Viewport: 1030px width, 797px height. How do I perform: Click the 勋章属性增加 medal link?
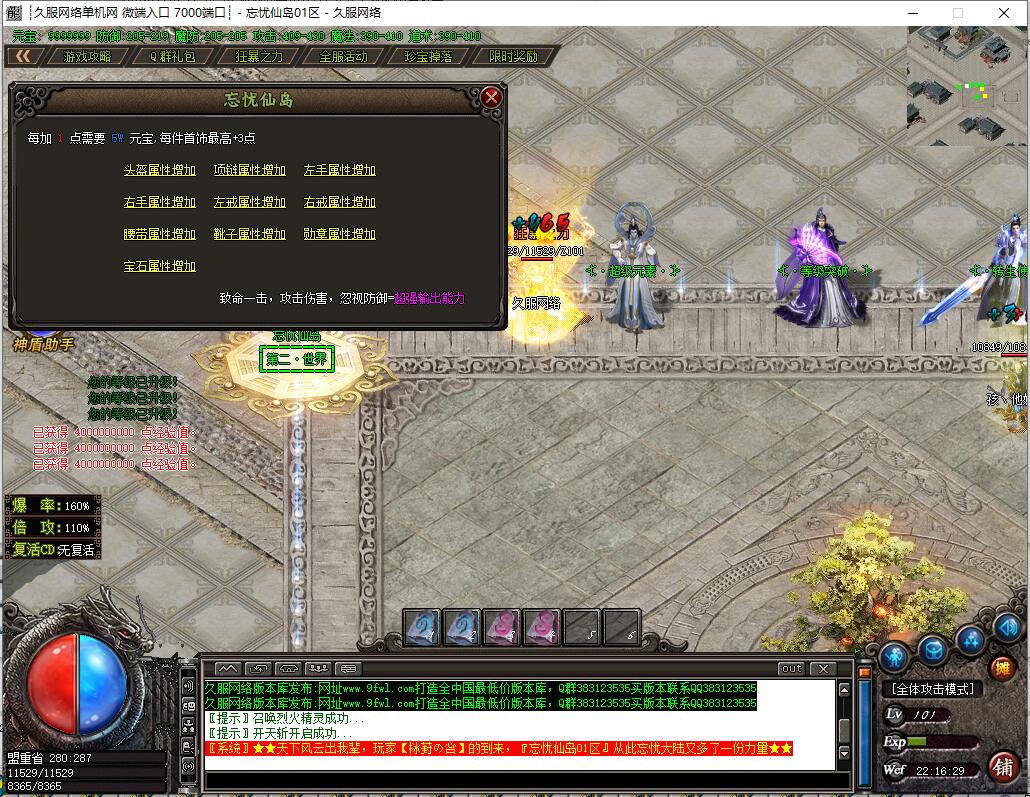tap(340, 234)
